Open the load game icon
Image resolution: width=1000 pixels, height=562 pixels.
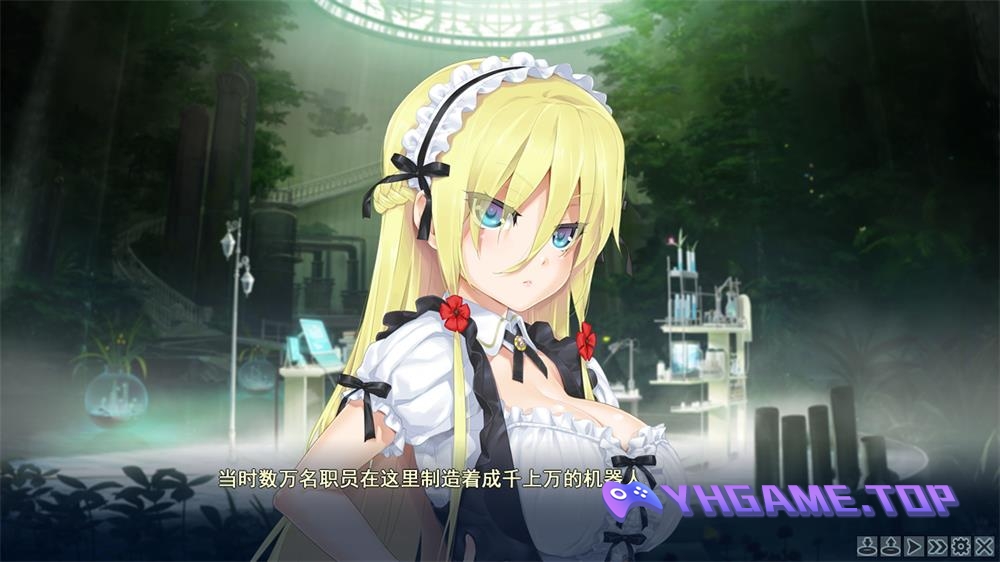(x=890, y=546)
